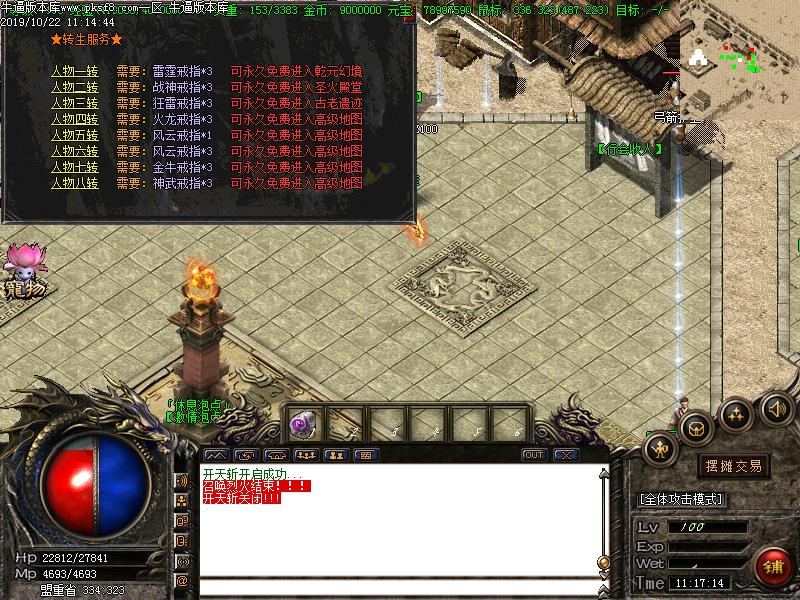Select the 人物二转 rebirth option

75,88
